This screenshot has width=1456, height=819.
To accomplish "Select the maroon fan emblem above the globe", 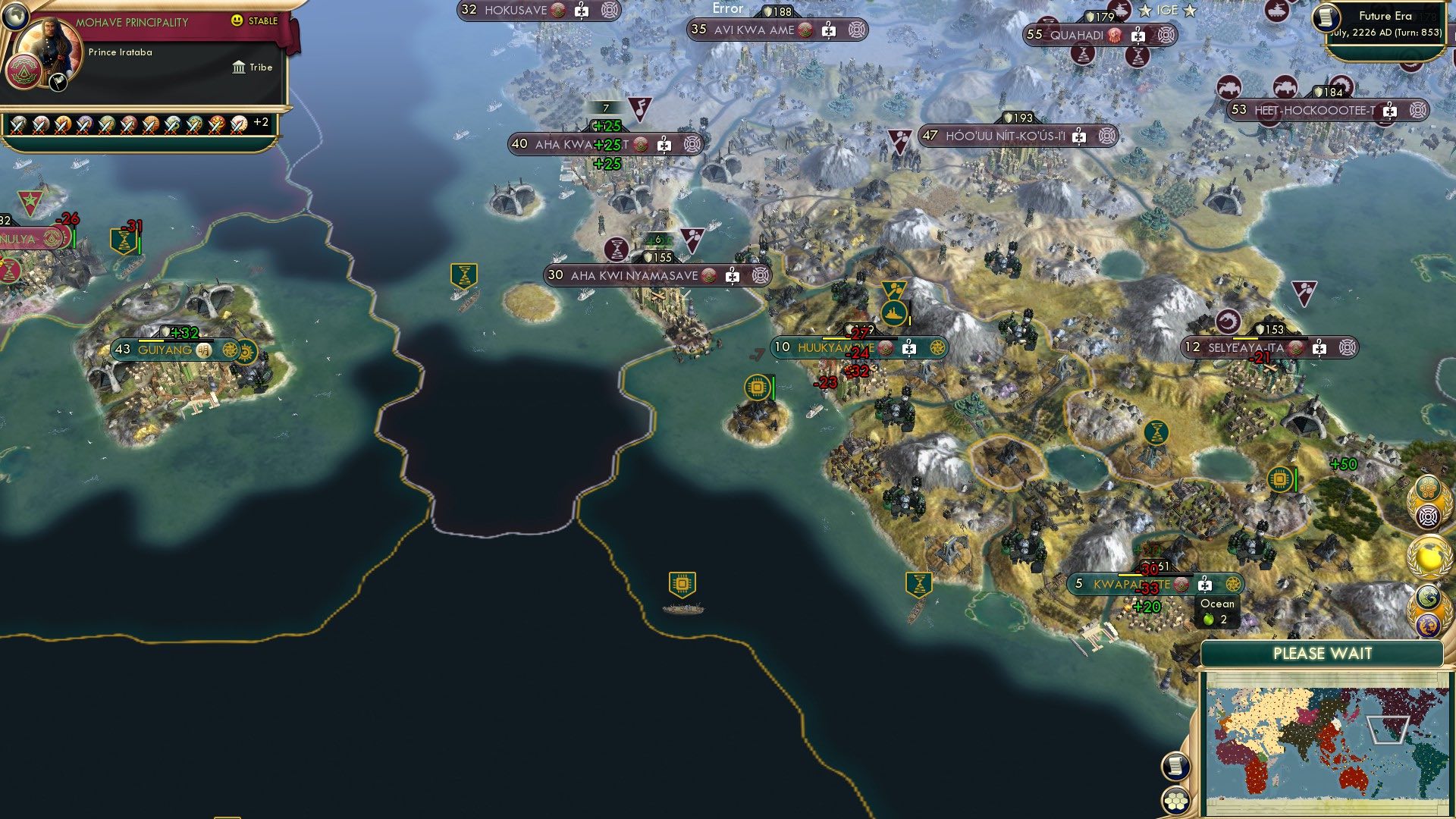I will 1429,515.
